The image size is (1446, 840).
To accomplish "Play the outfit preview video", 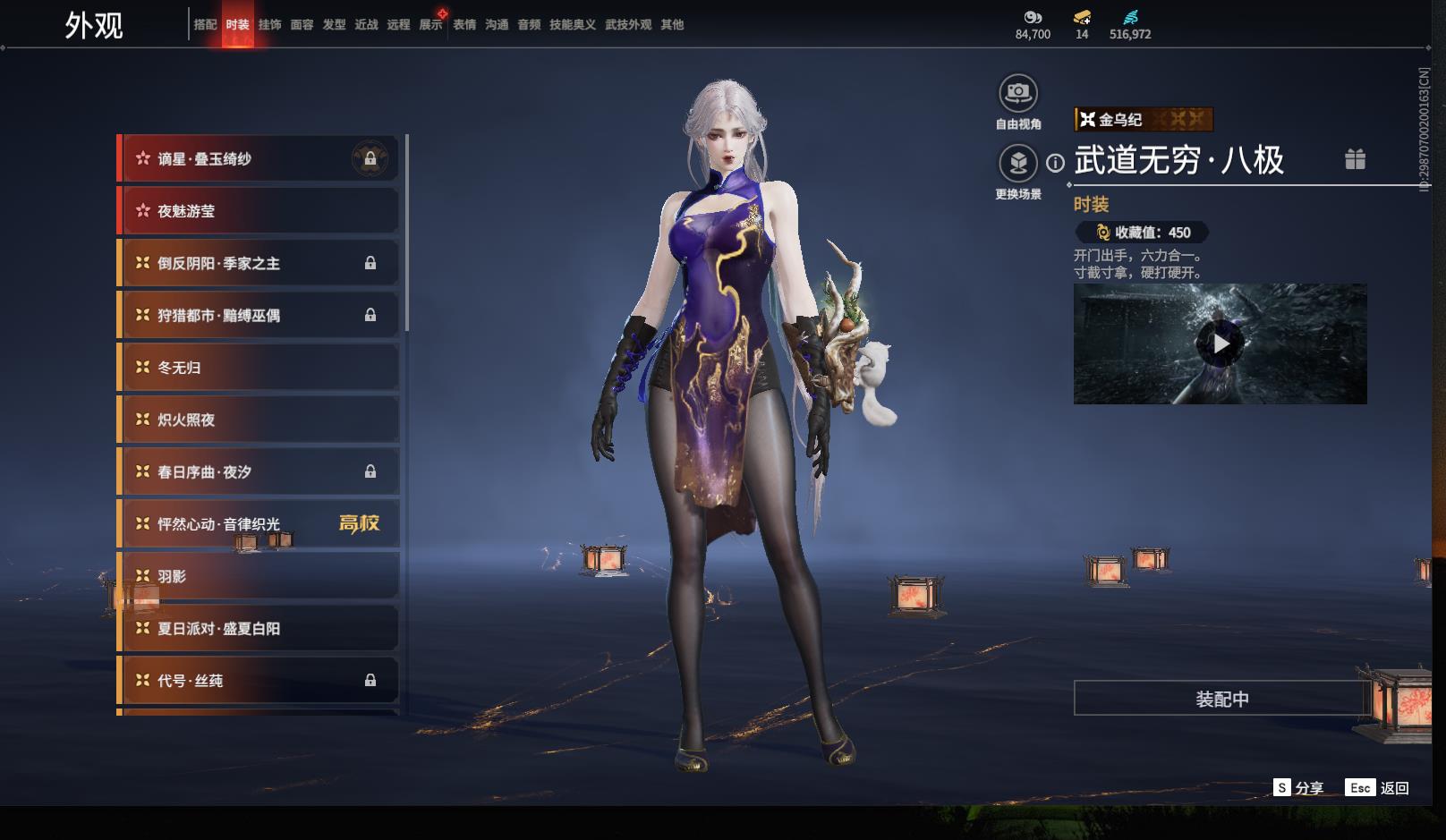I will click(x=1221, y=344).
